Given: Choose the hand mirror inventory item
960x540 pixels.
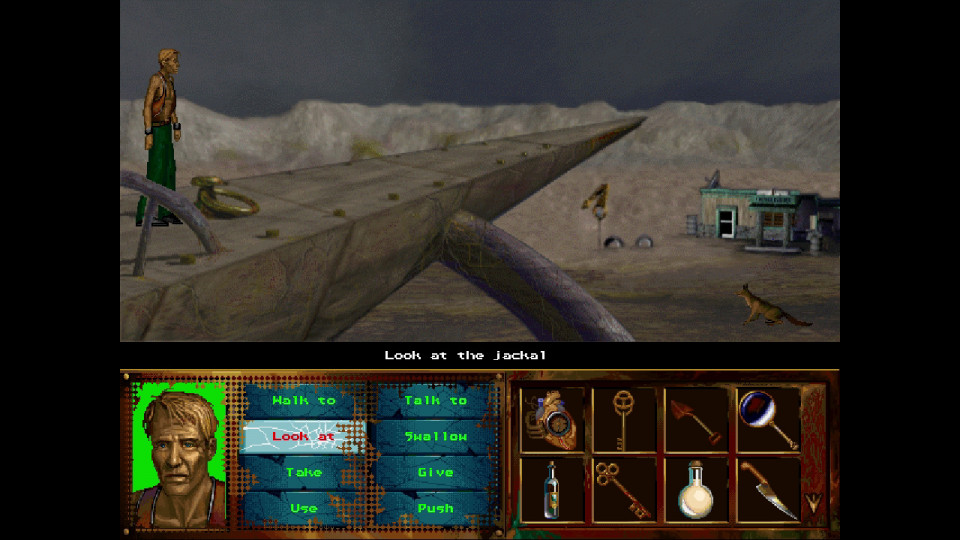Looking at the screenshot, I should point(768,419).
